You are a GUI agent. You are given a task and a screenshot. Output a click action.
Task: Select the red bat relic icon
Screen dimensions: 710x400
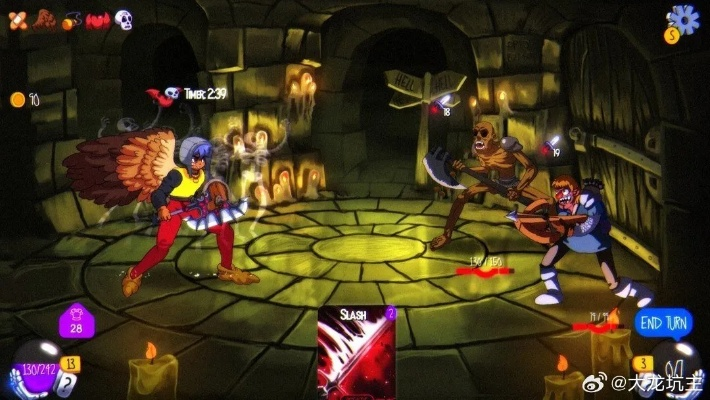[97, 19]
